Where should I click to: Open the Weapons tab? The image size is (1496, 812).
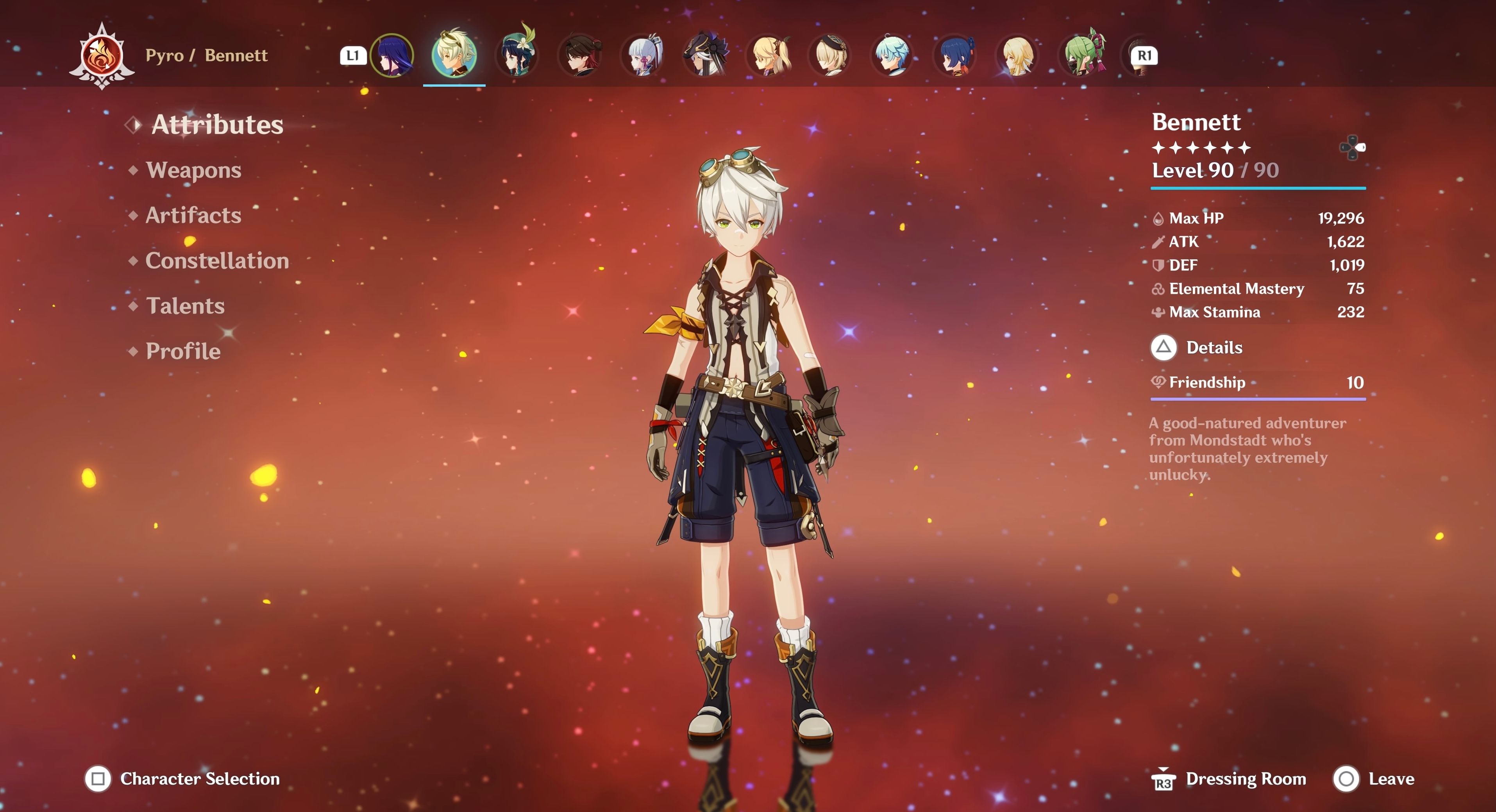(193, 170)
